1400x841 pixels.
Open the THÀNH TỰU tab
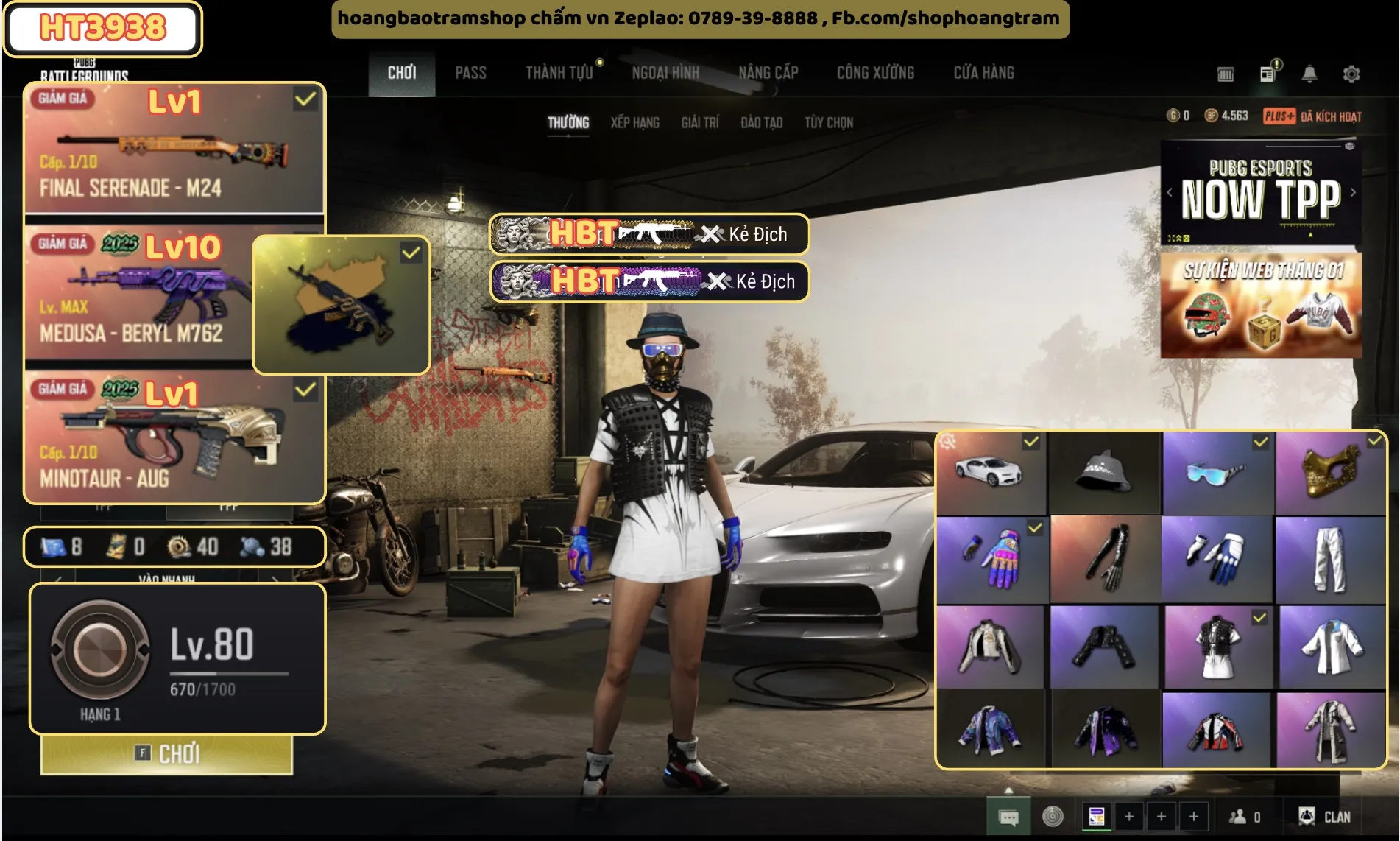[x=559, y=73]
